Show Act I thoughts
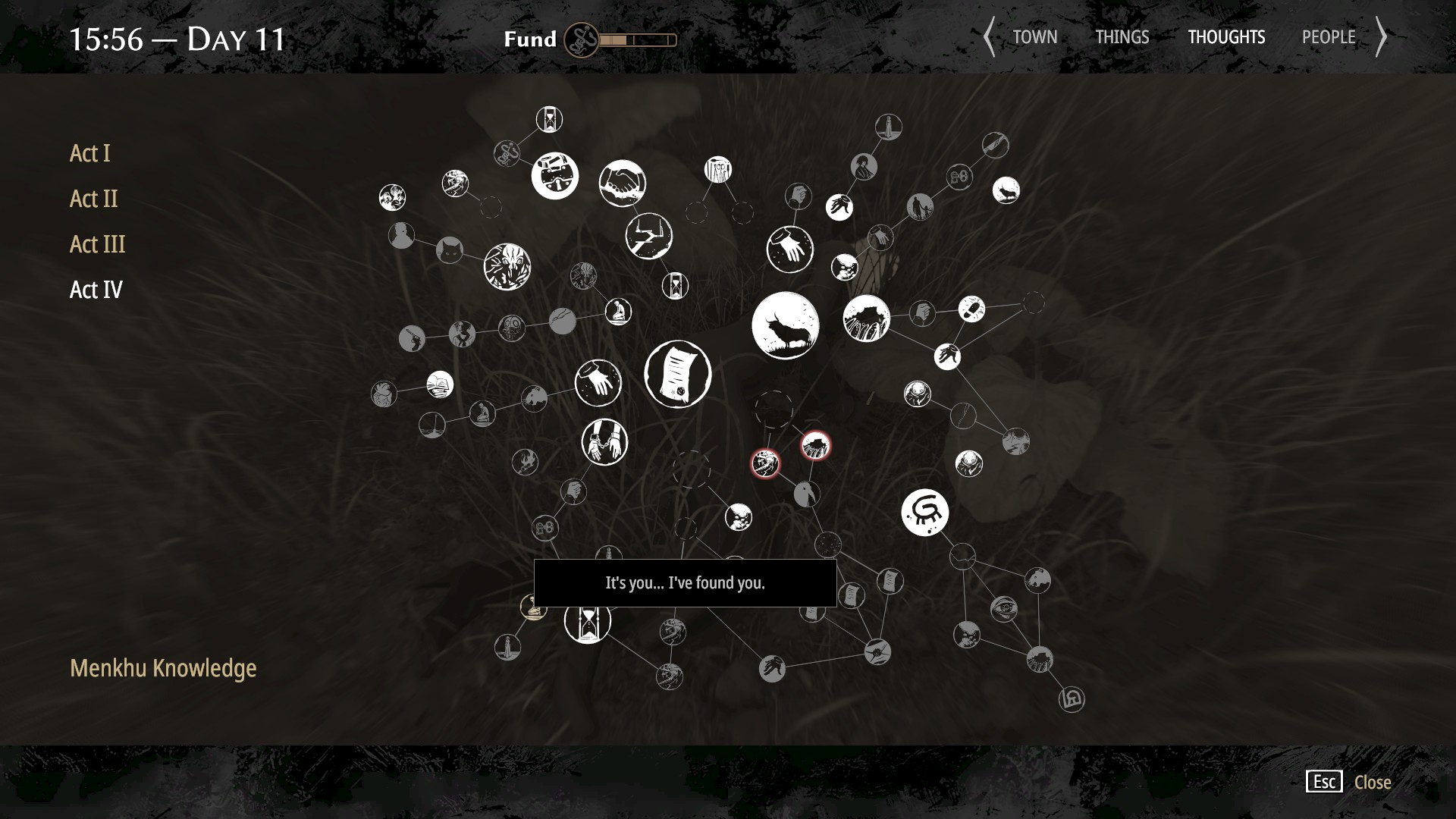Screen dimensions: 1456x819 tap(89, 153)
